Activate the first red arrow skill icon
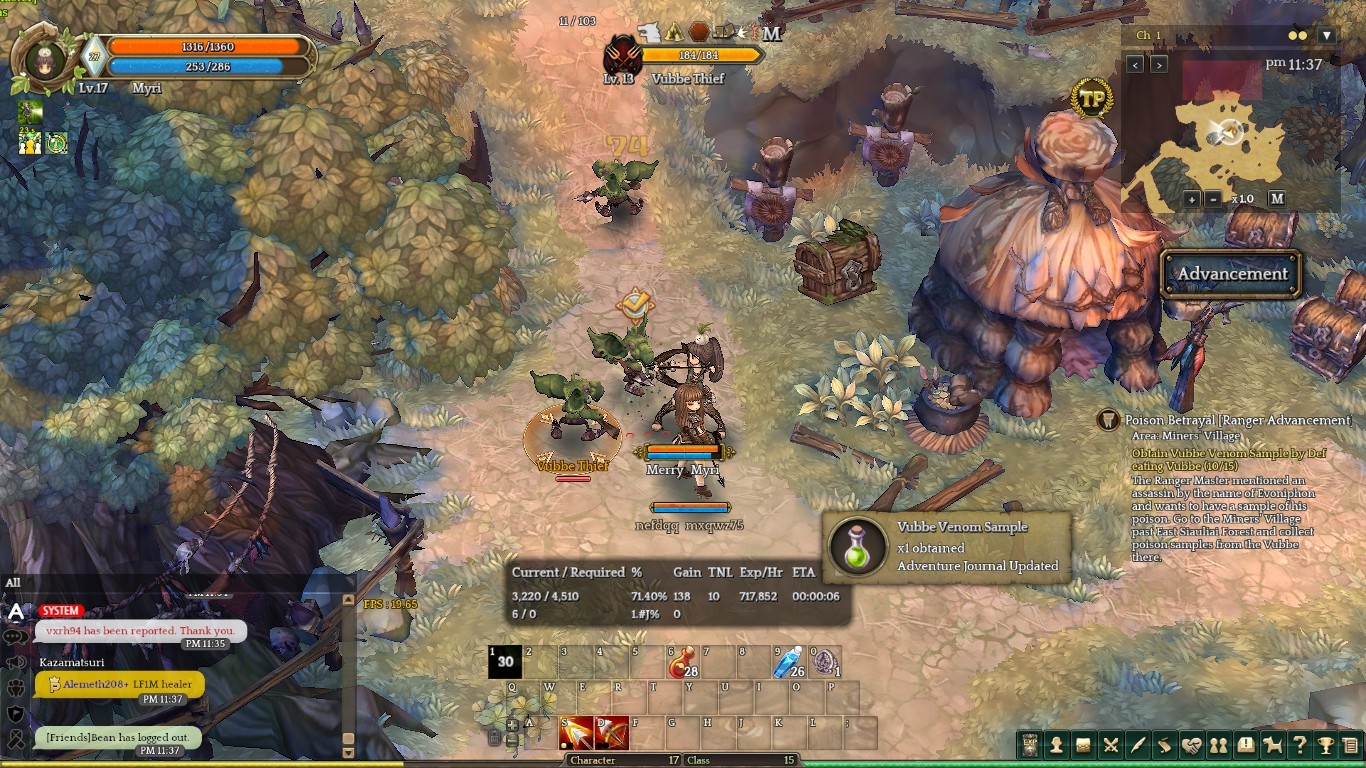 [x=577, y=733]
